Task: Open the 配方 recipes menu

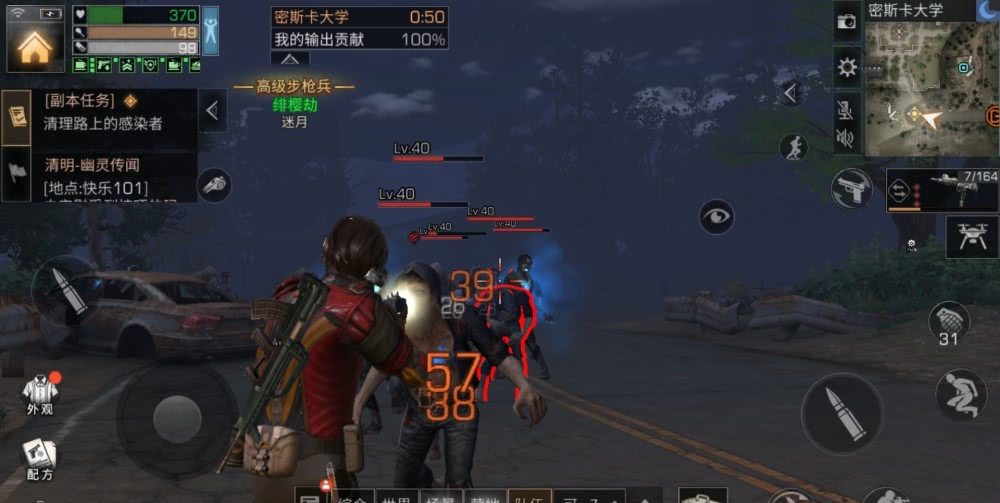Action: (x=40, y=458)
